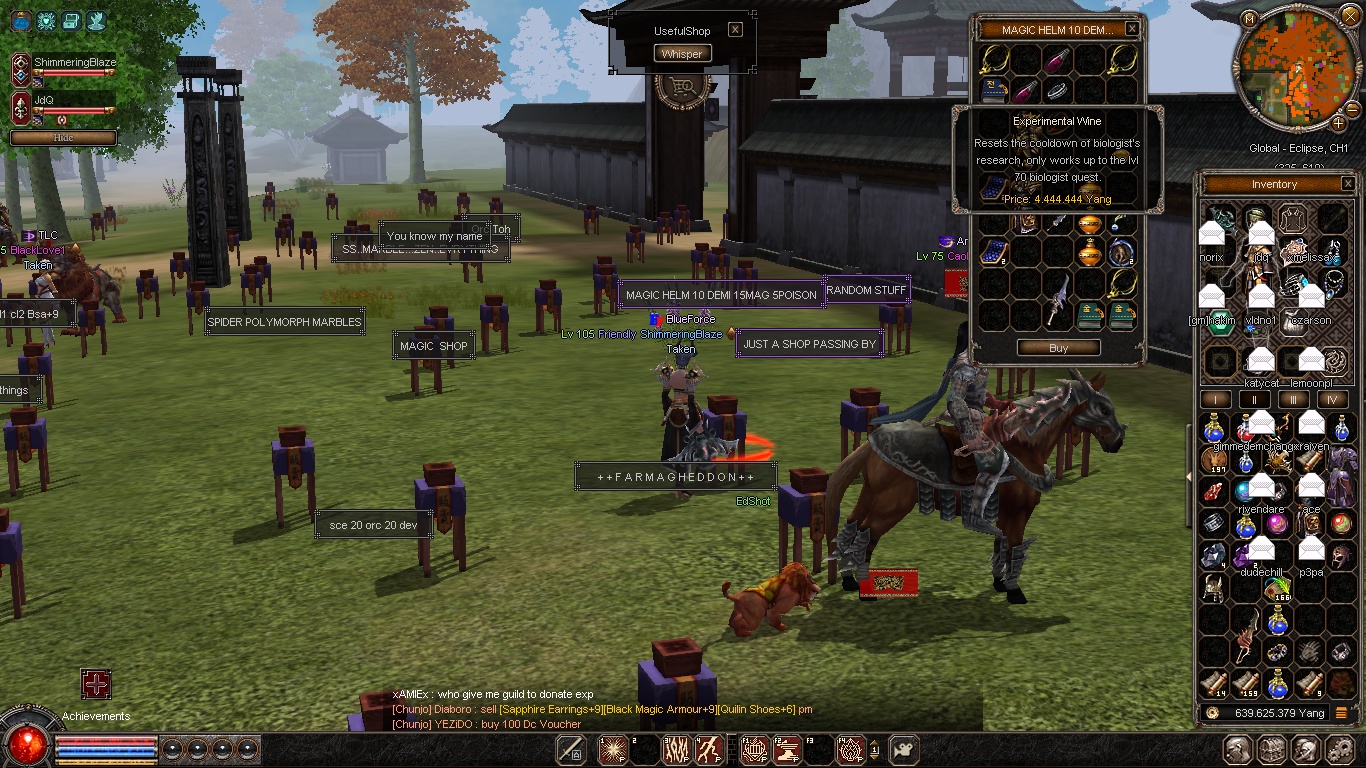The image size is (1366, 768).
Task: Open the JUST A SHOP PASSING BY shop
Action: (x=809, y=344)
